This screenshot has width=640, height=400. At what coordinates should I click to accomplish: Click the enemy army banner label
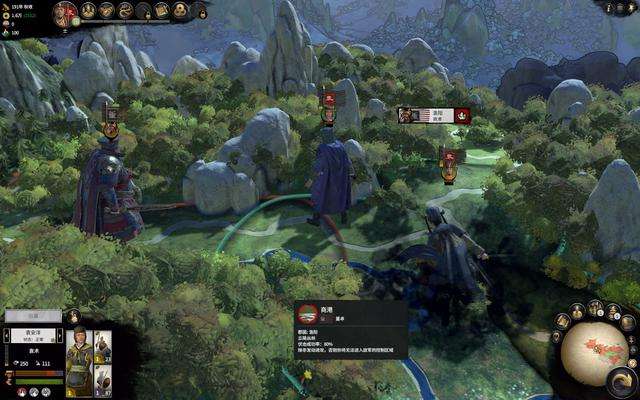[x=425, y=115]
